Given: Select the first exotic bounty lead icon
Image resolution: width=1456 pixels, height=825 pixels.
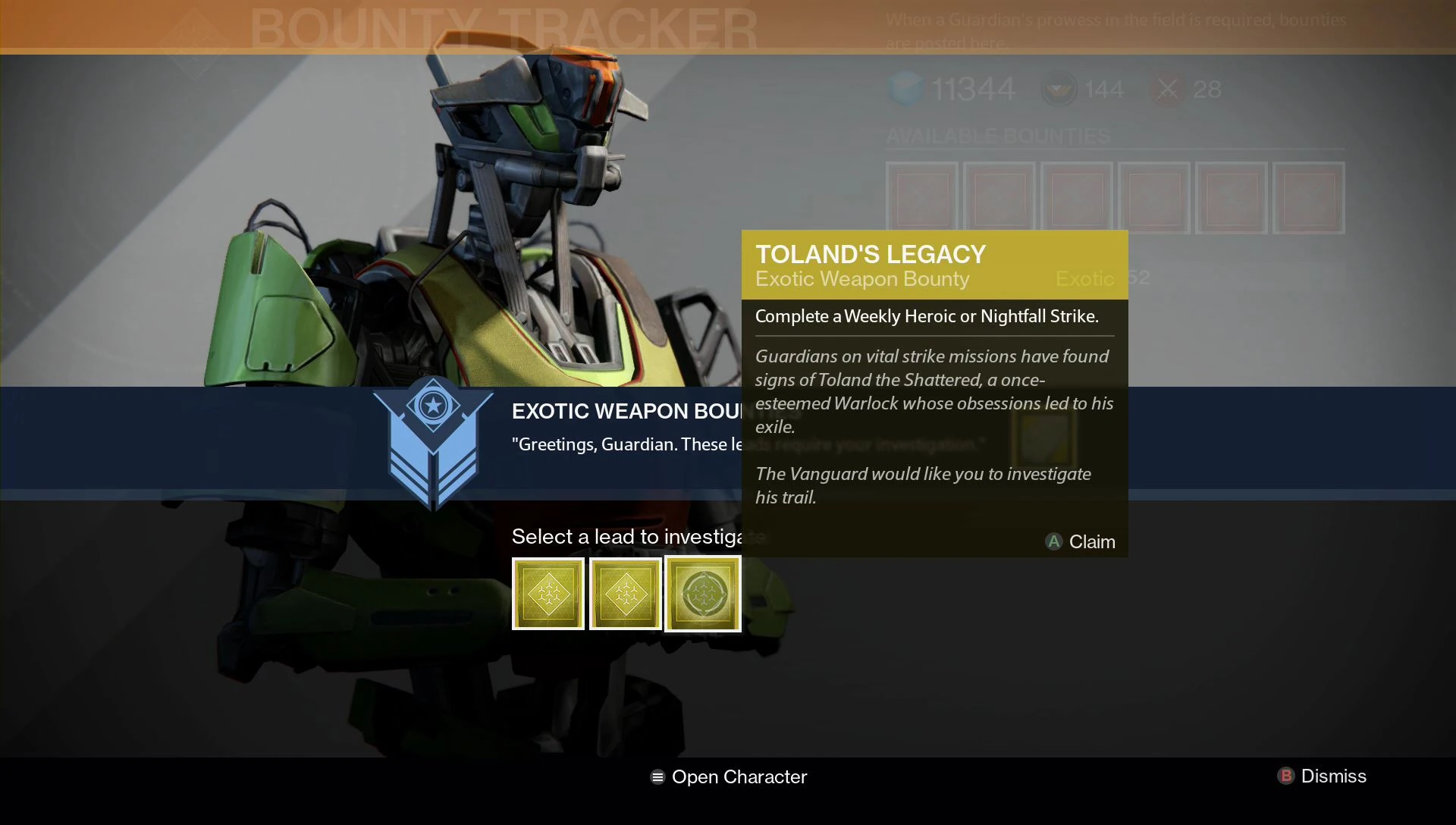Looking at the screenshot, I should click(548, 593).
